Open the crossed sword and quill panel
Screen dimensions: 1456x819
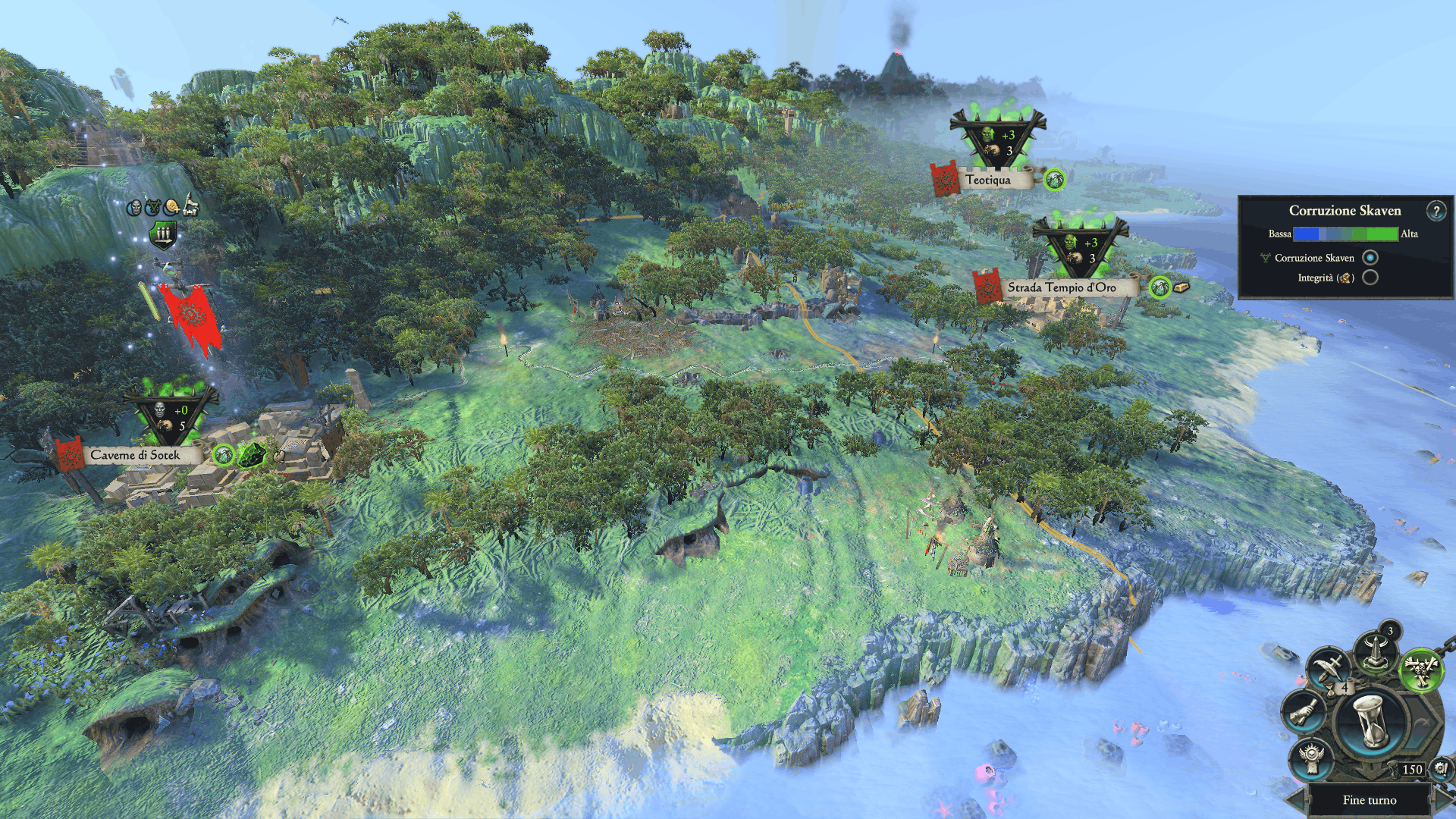(1329, 668)
